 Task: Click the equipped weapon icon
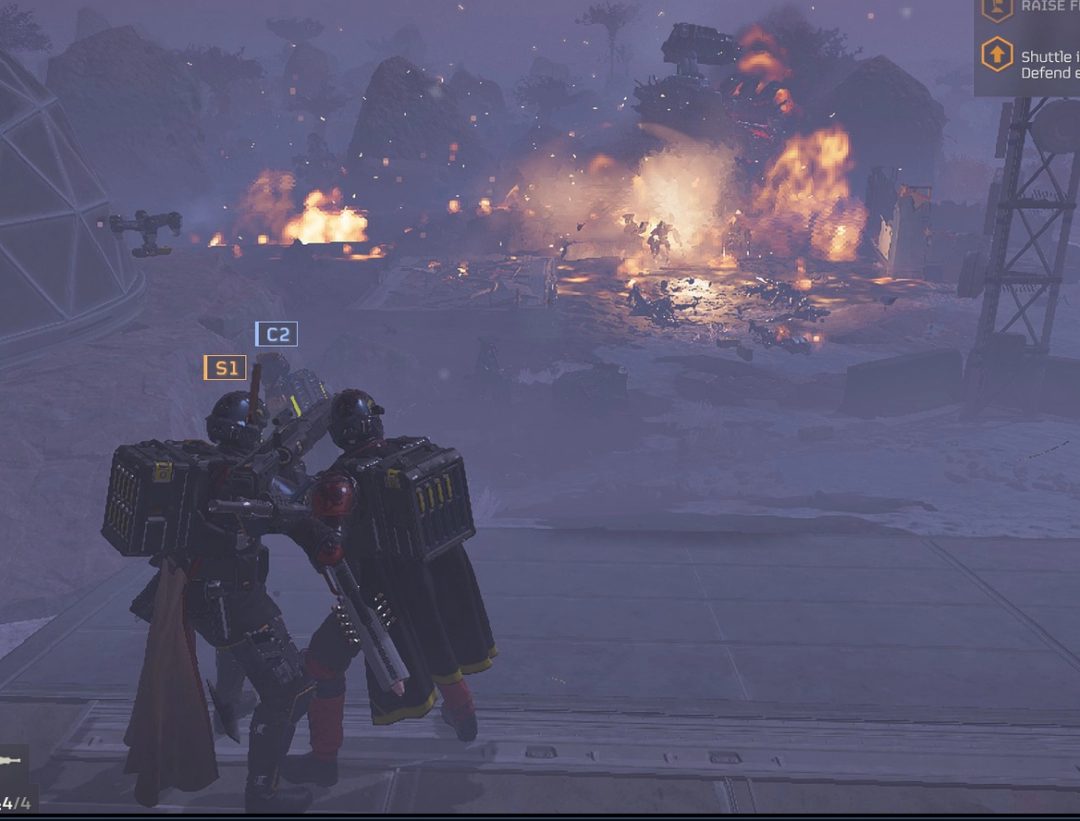click(12, 762)
